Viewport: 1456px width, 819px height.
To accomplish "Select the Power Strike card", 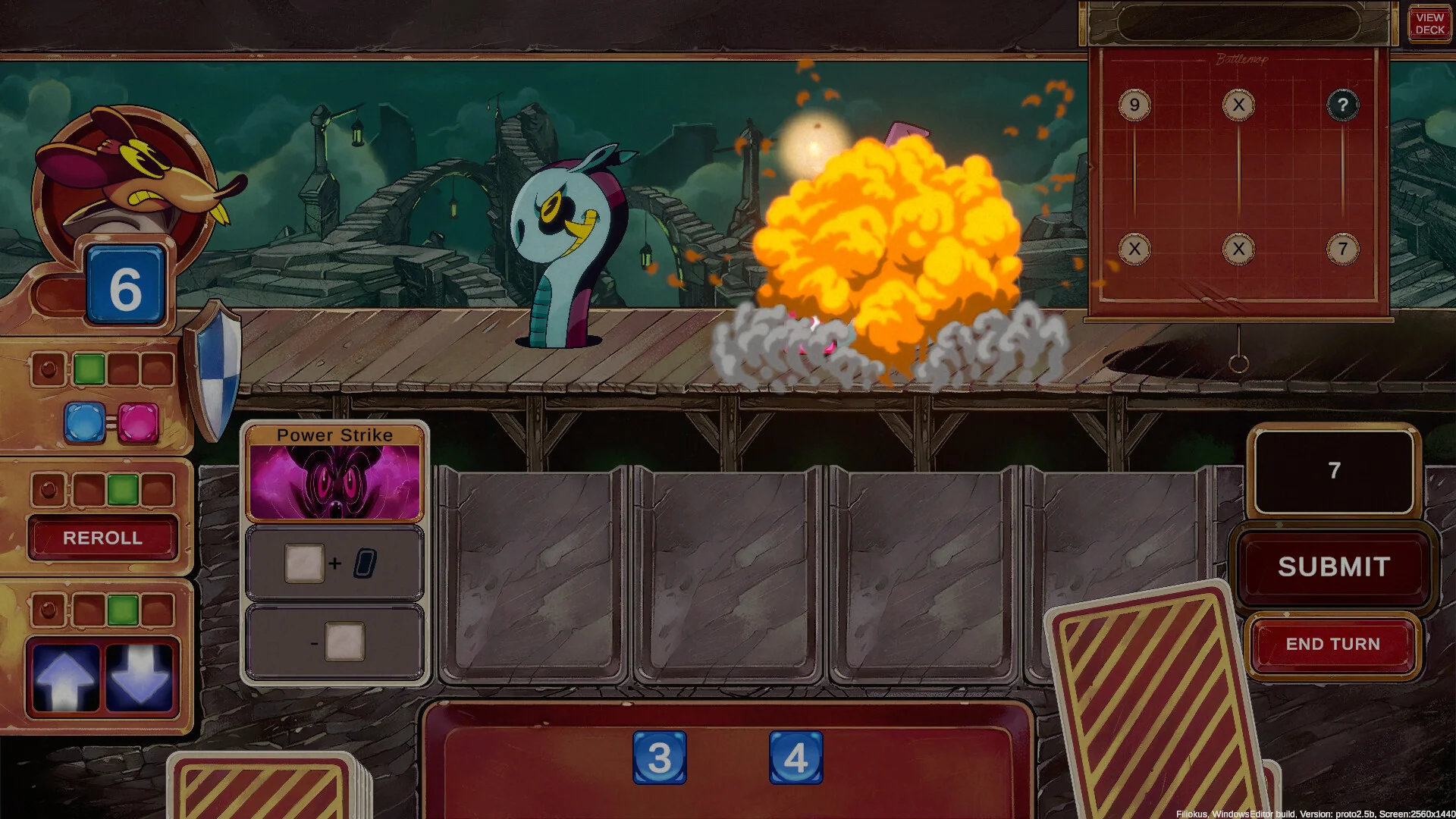I will pyautogui.click(x=334, y=474).
